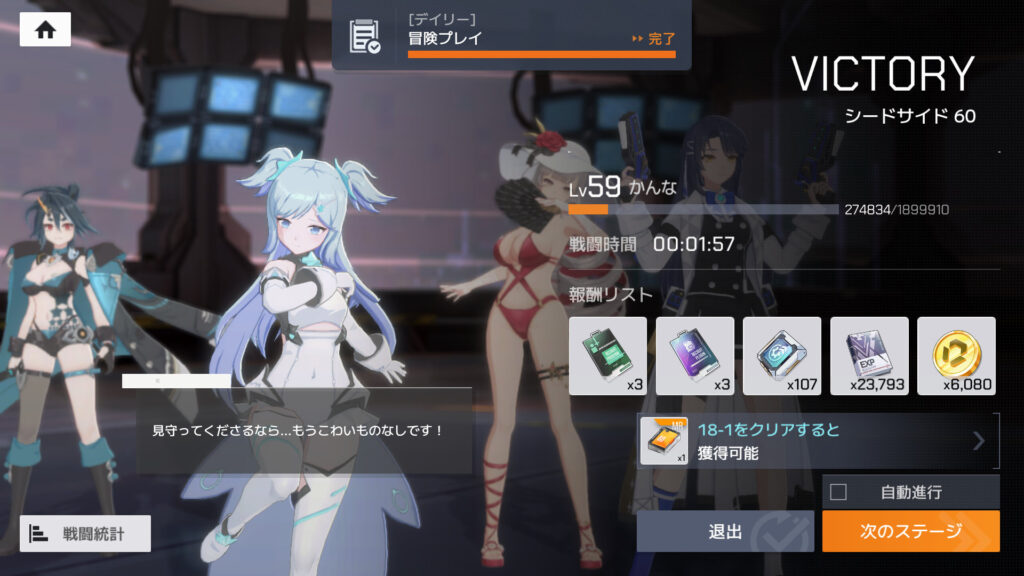
Task: Open the completed daily 冒険プレイ mission banner
Action: coord(511,36)
